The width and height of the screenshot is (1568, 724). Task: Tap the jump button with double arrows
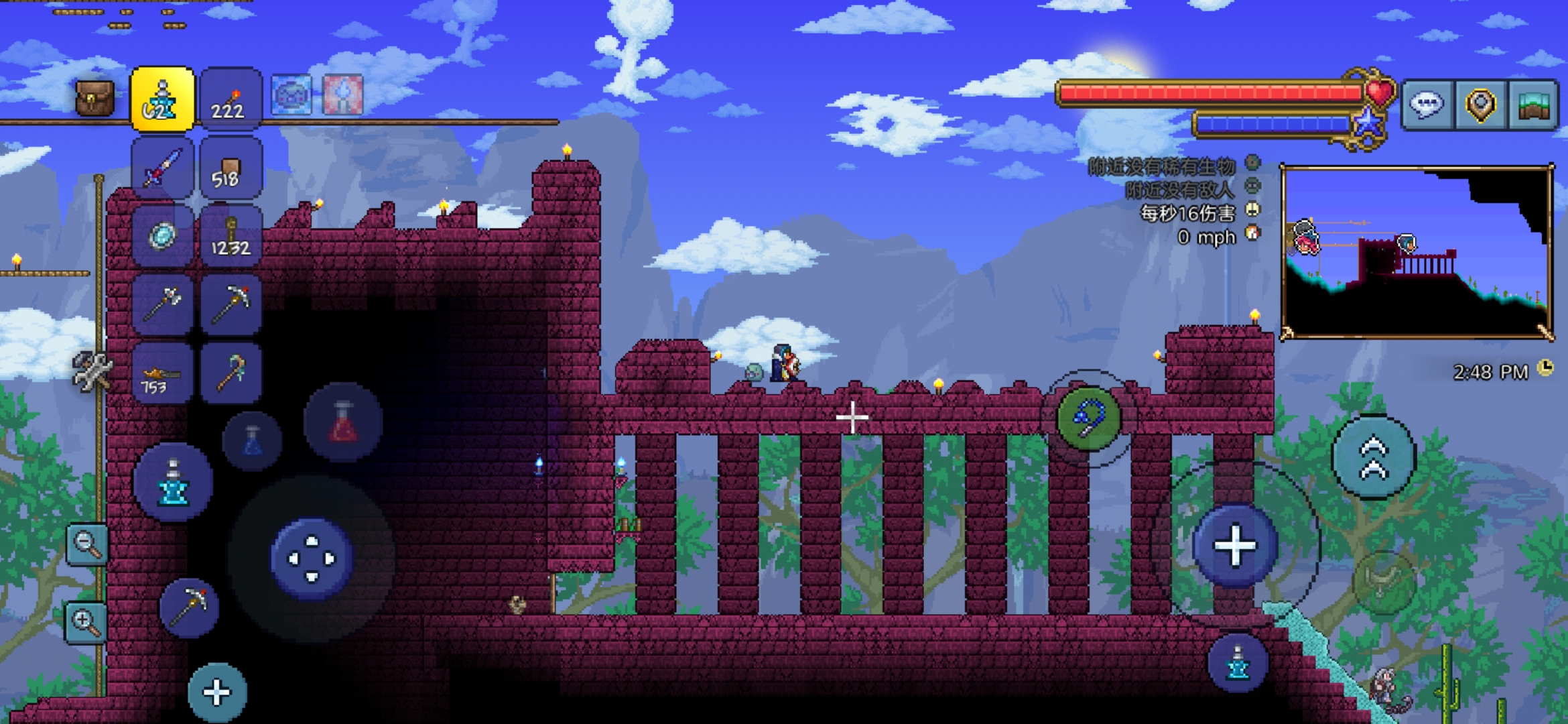pos(1374,457)
